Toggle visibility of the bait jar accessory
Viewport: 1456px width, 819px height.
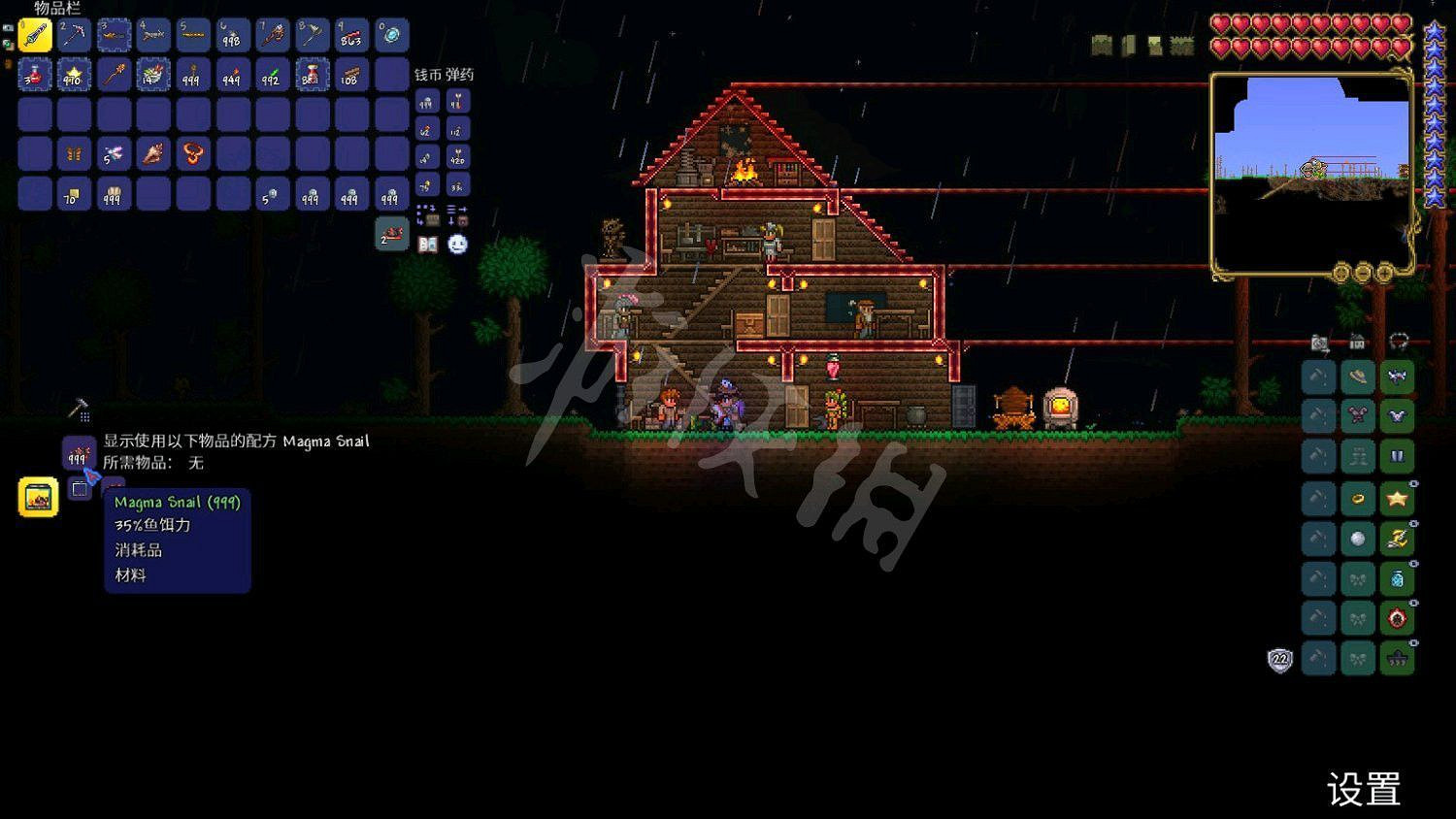1413,566
